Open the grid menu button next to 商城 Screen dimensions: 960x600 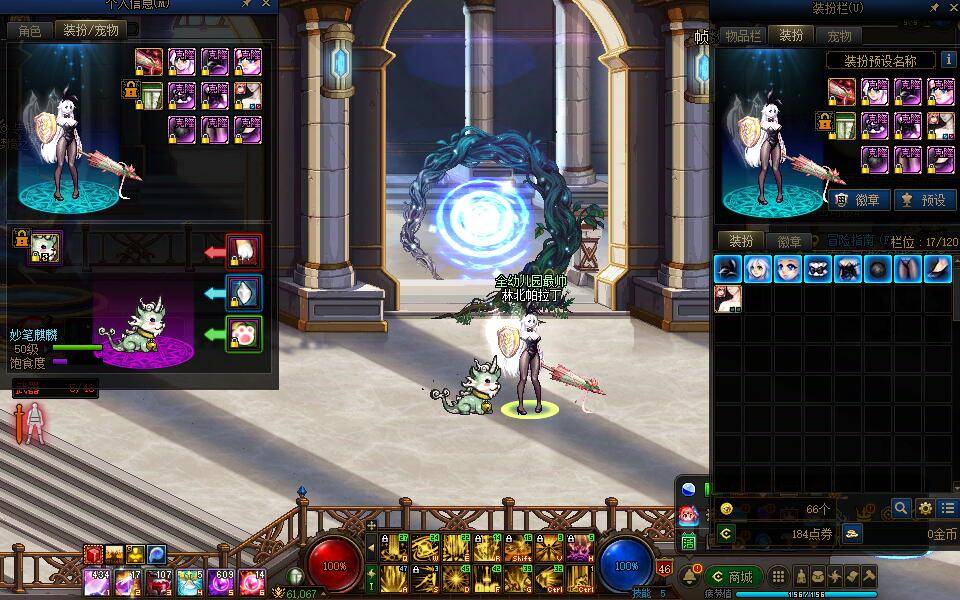(x=778, y=577)
